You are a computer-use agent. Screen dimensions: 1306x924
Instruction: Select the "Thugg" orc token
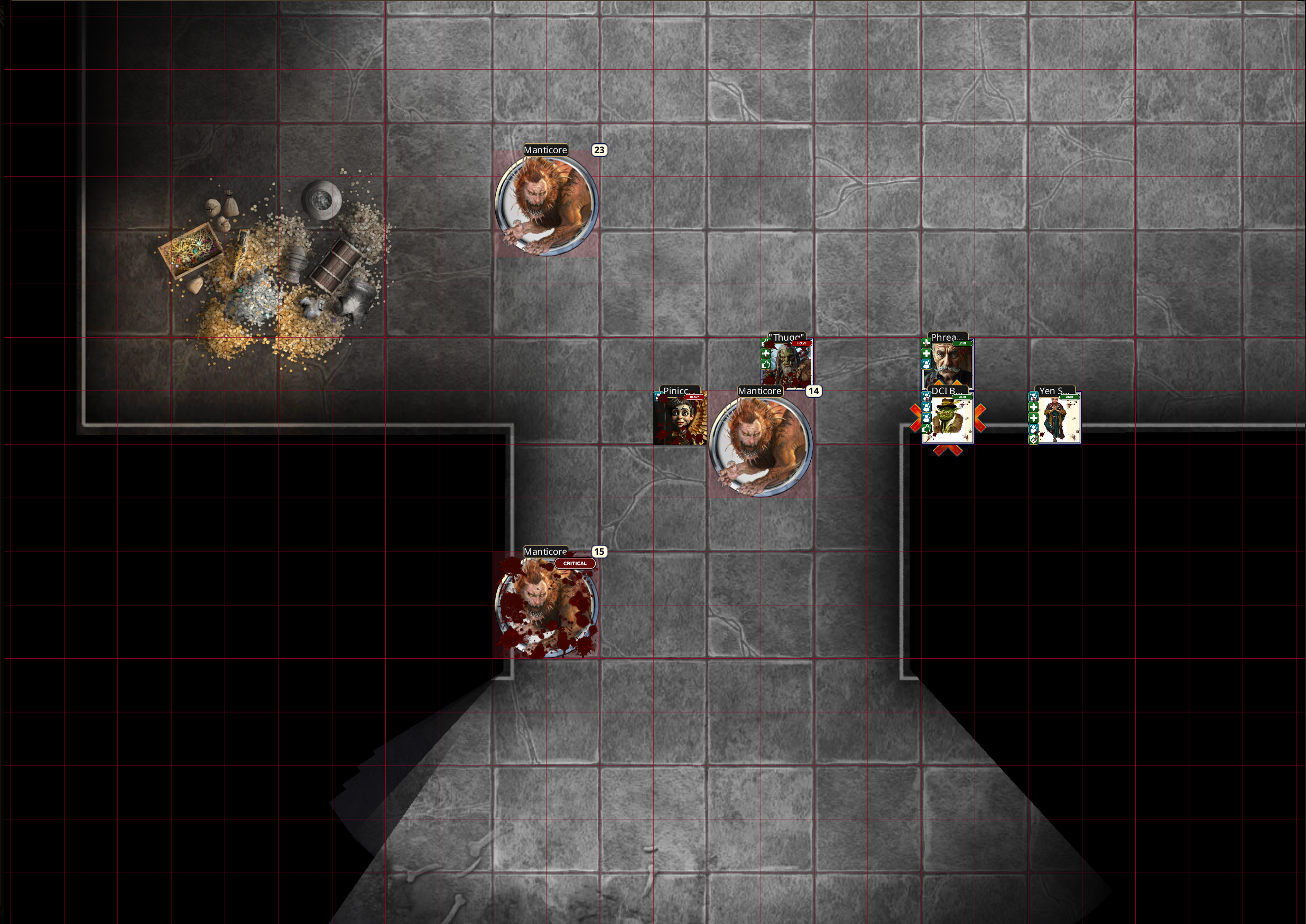(x=788, y=365)
